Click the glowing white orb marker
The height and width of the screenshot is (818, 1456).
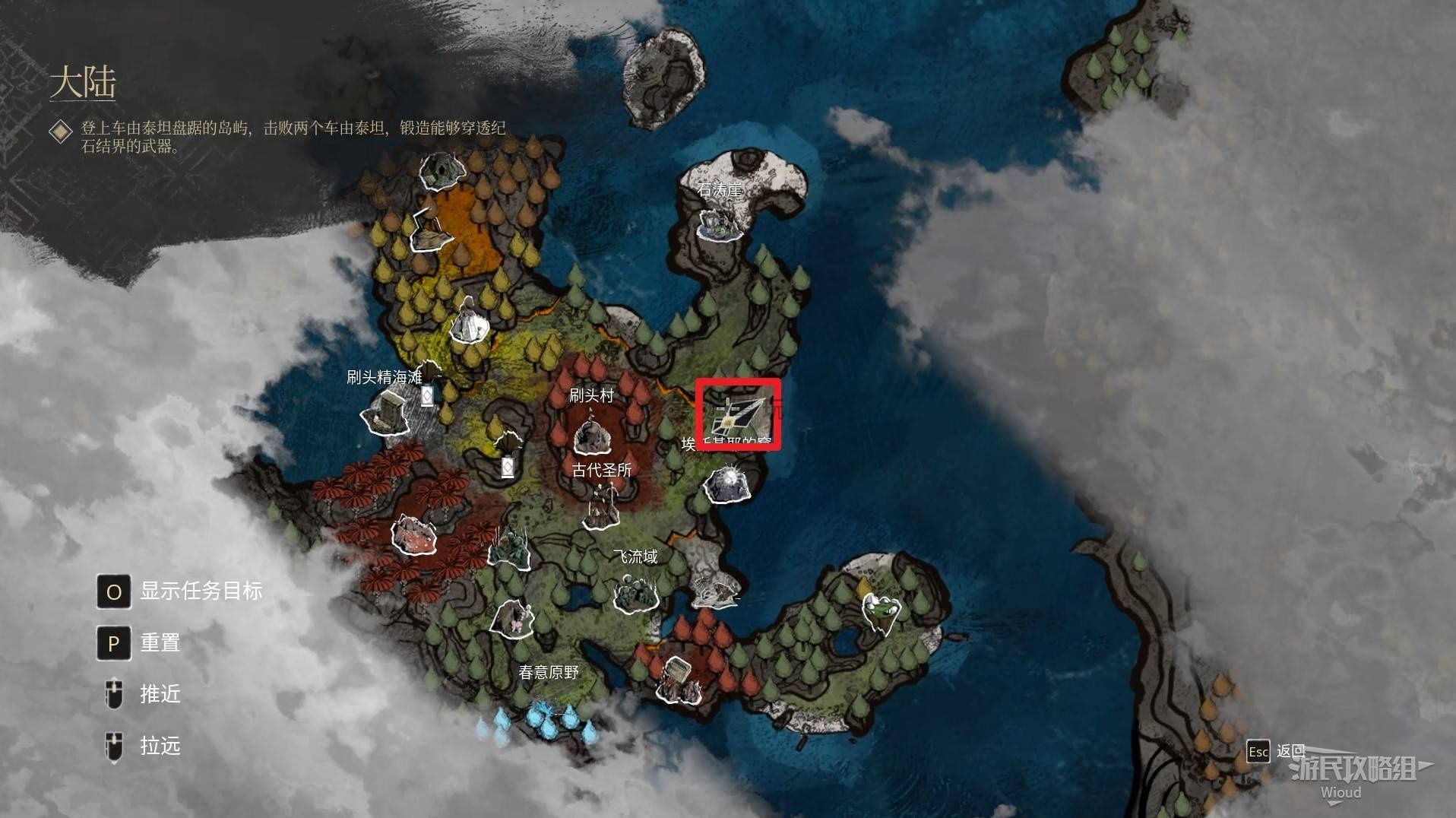pos(729,484)
